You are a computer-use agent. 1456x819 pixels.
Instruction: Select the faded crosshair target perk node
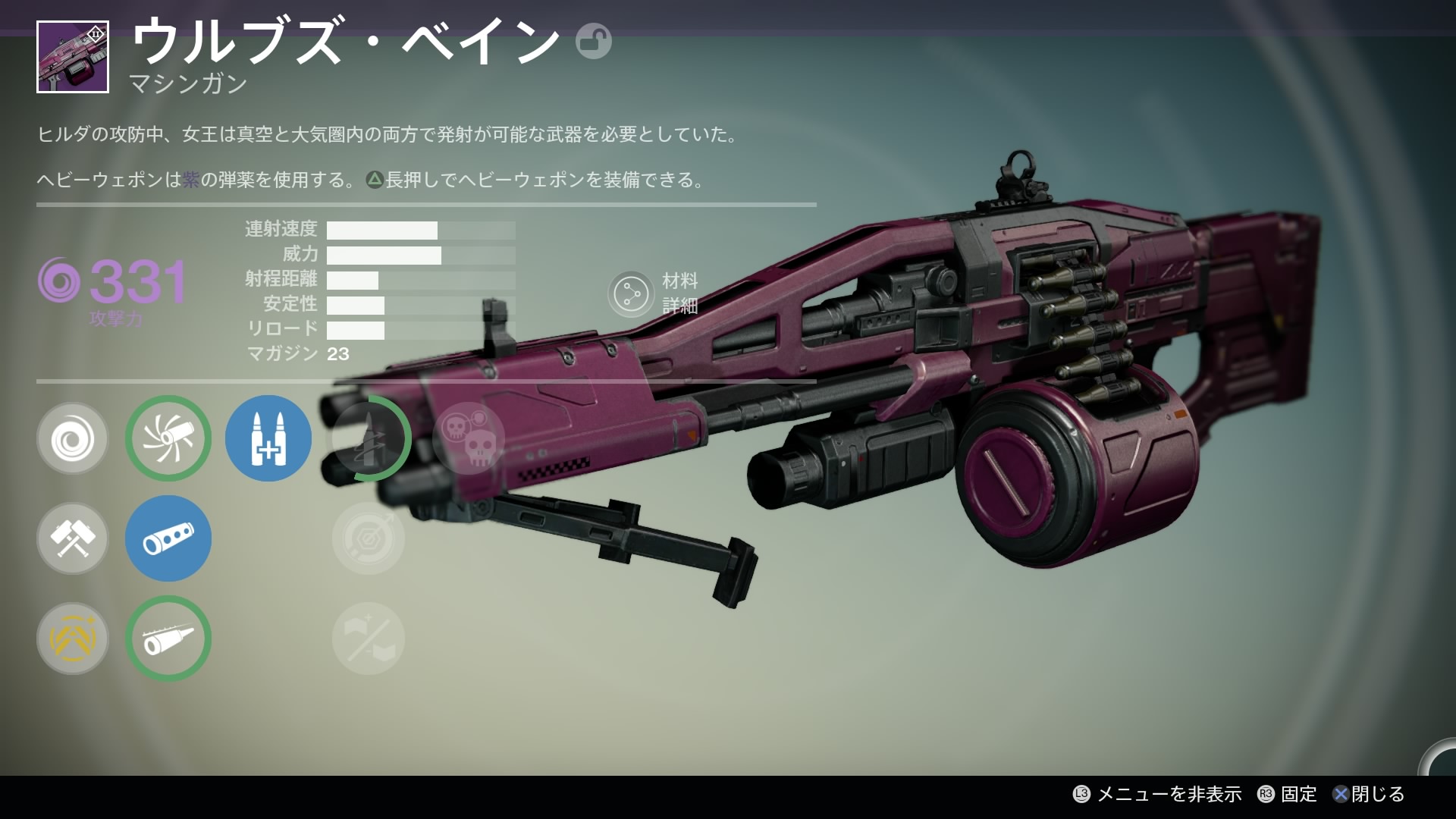[369, 538]
